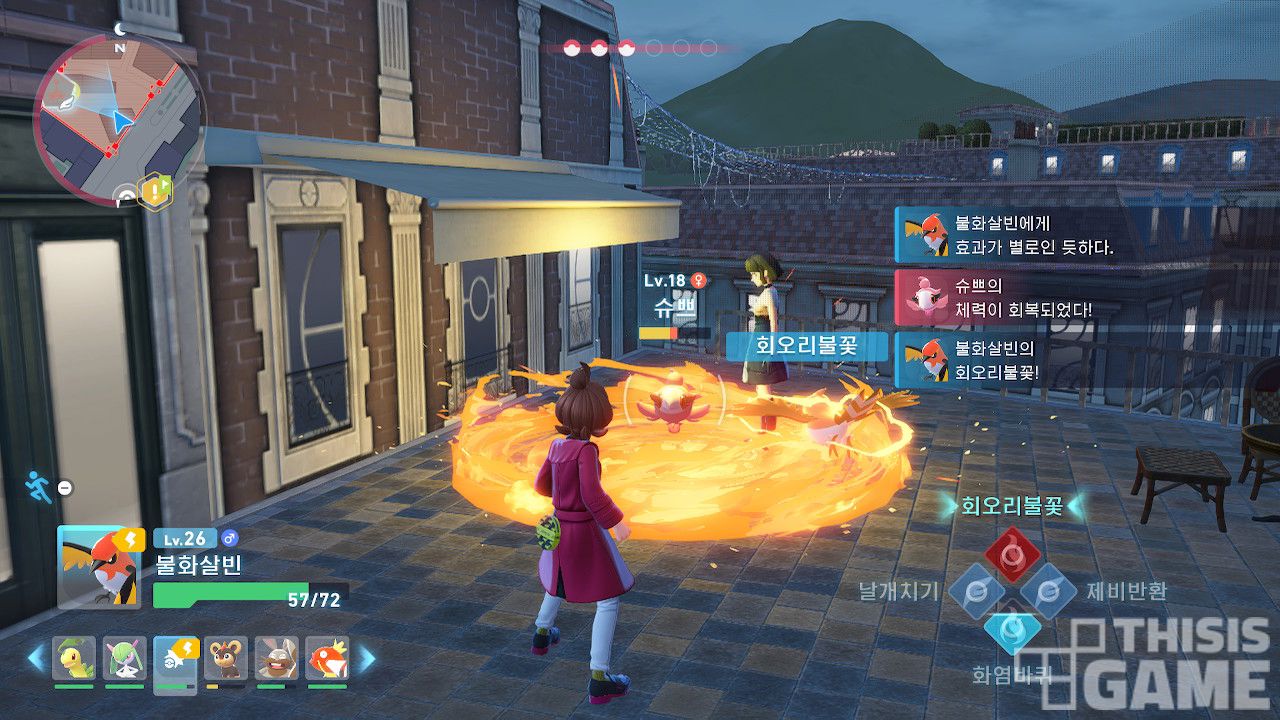Switch to the Bunnelby party slot
The height and width of the screenshot is (720, 1280).
tap(276, 657)
